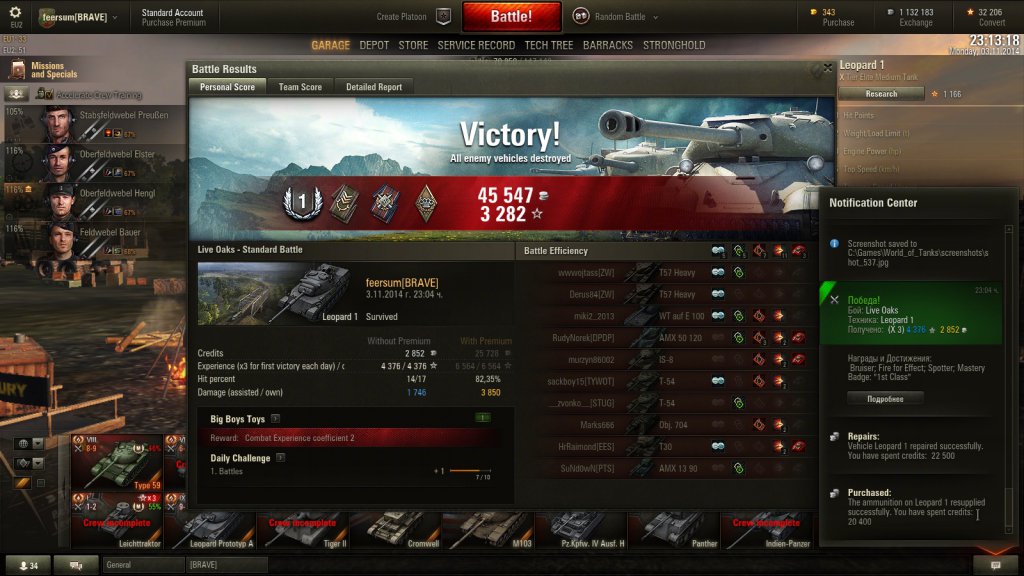Open the BARRACKS
Screen dimensions: 1024x576
click(608, 45)
